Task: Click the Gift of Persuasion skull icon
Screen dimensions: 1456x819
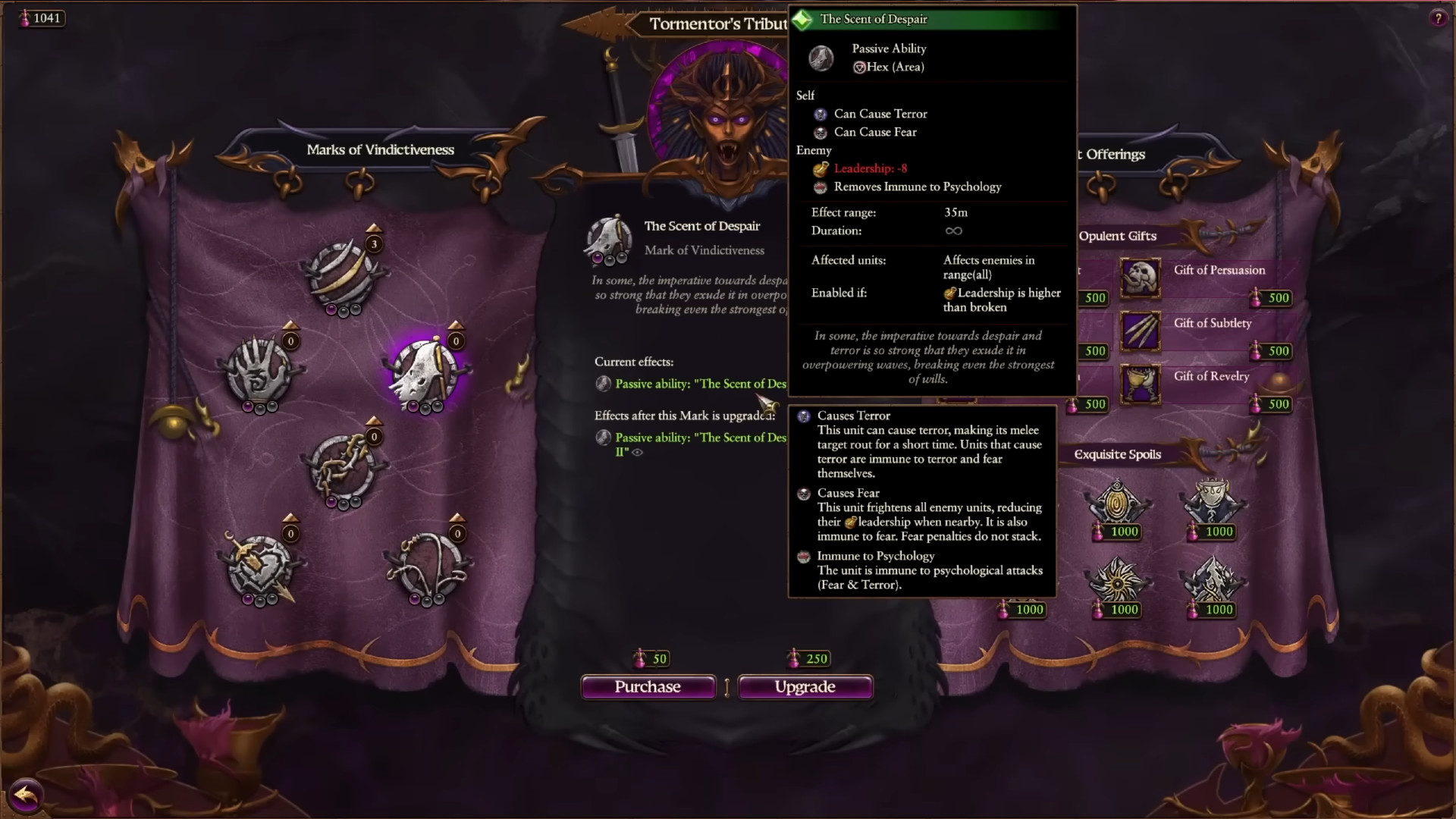Action: (x=1141, y=278)
